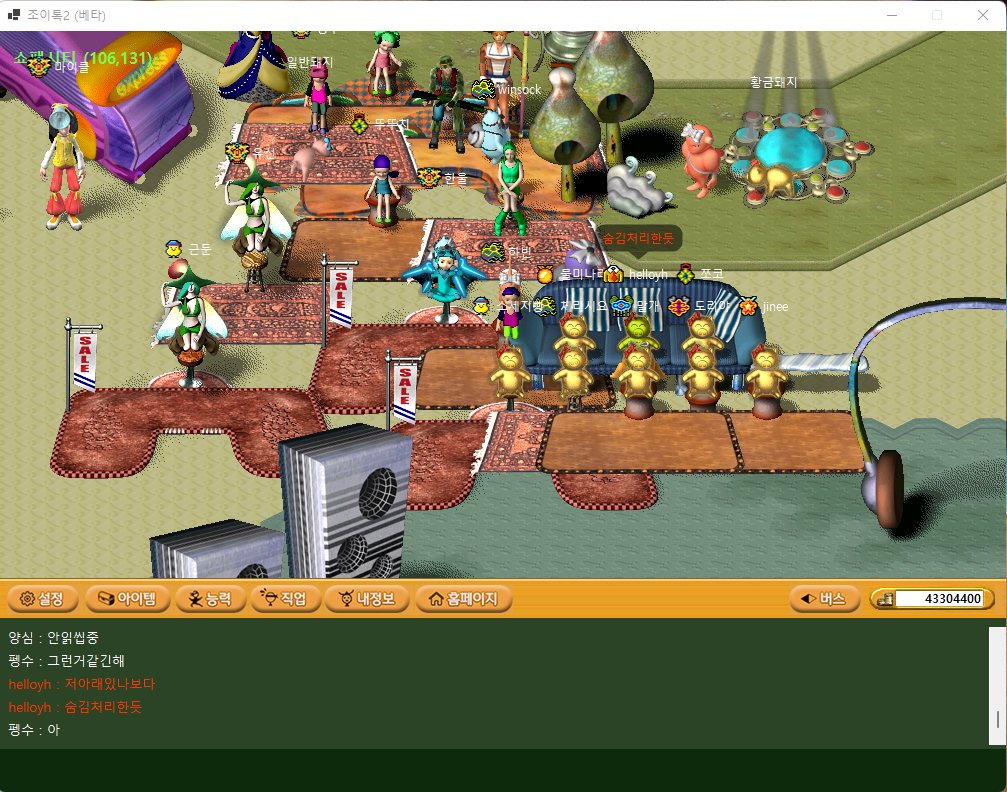Screen dimensions: 1007x792
Task: Show the 능력 abilities panel
Action: [x=209, y=599]
